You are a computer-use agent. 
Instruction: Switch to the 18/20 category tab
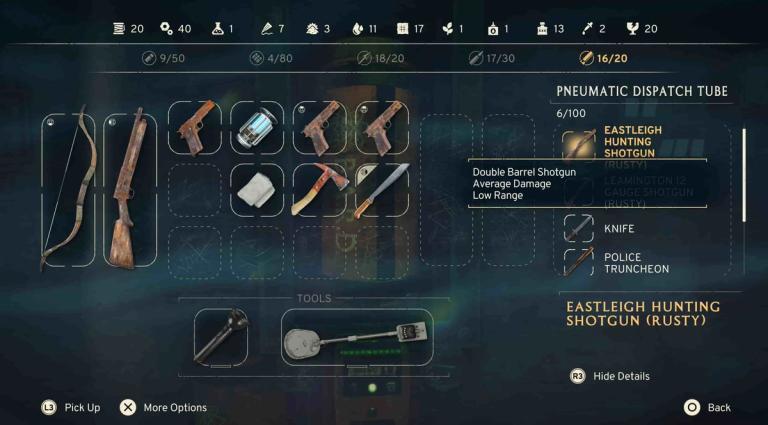tap(380, 58)
